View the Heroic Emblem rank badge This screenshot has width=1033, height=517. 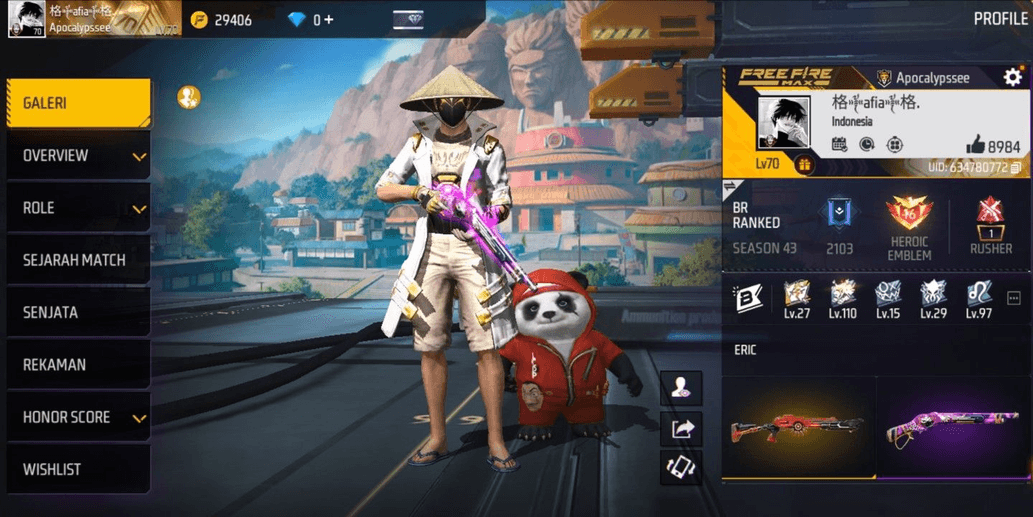[908, 217]
